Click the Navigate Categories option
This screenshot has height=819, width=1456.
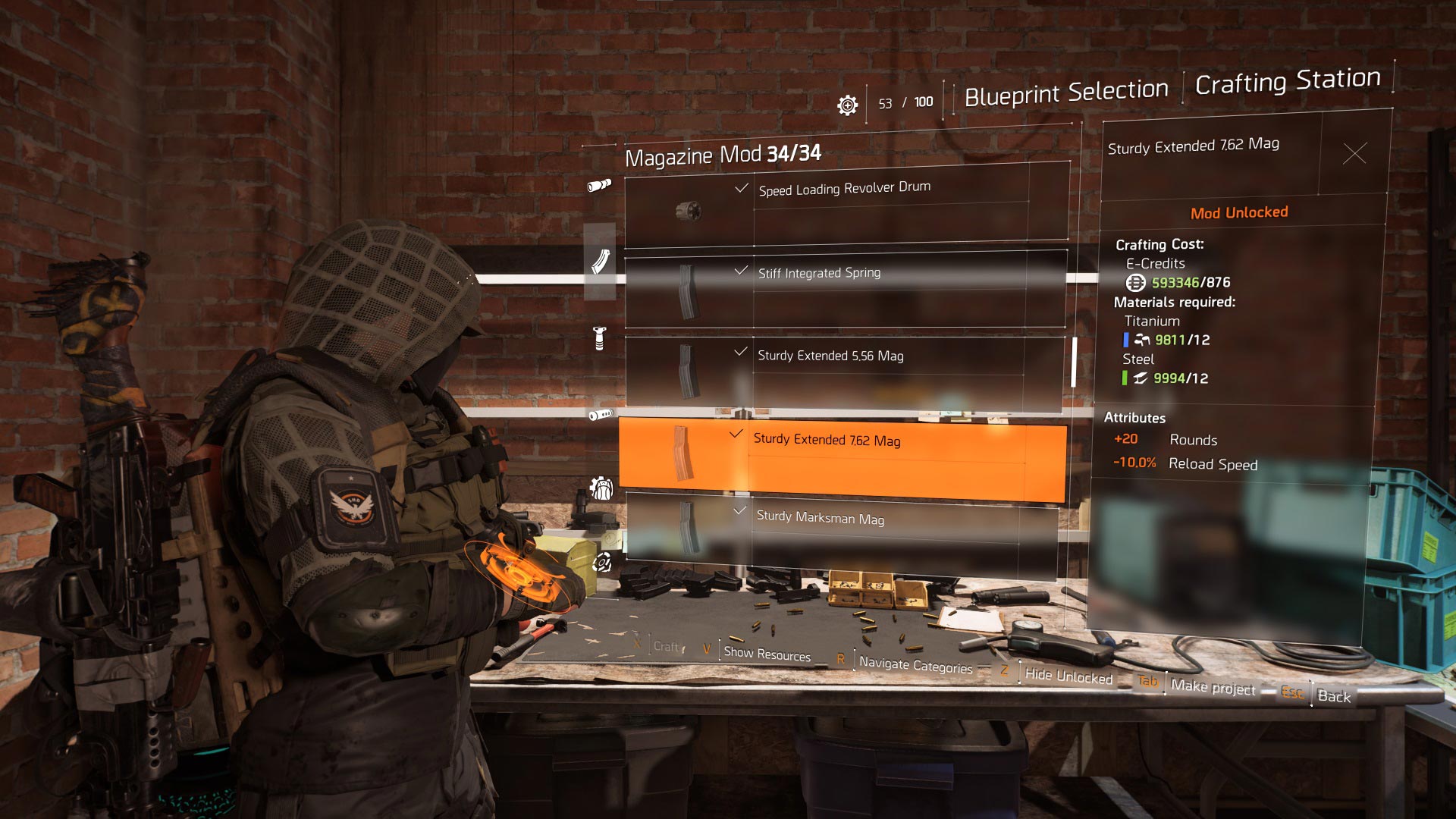click(915, 665)
